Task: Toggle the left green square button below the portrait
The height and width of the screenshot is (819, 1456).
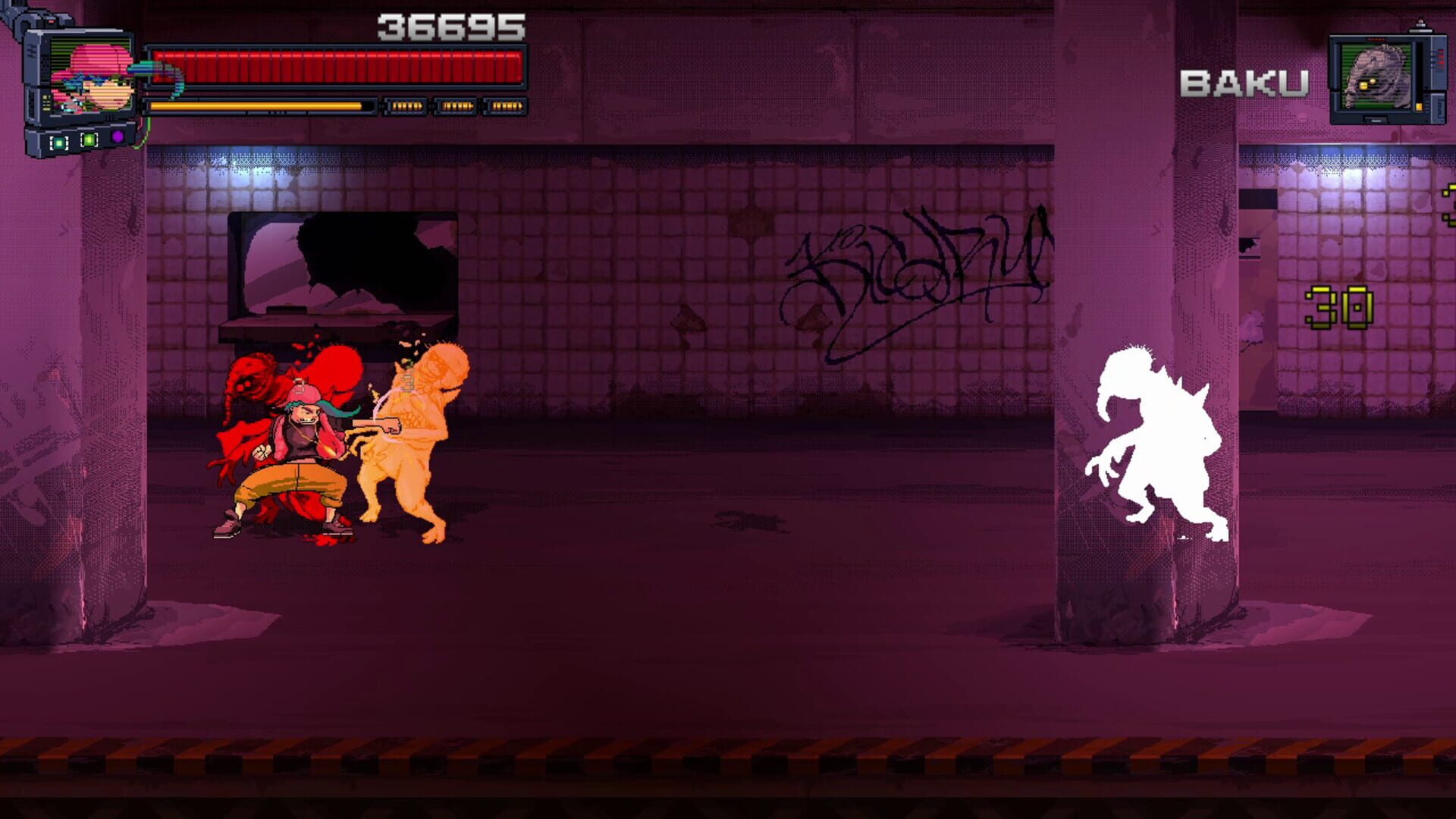Action: click(58, 143)
